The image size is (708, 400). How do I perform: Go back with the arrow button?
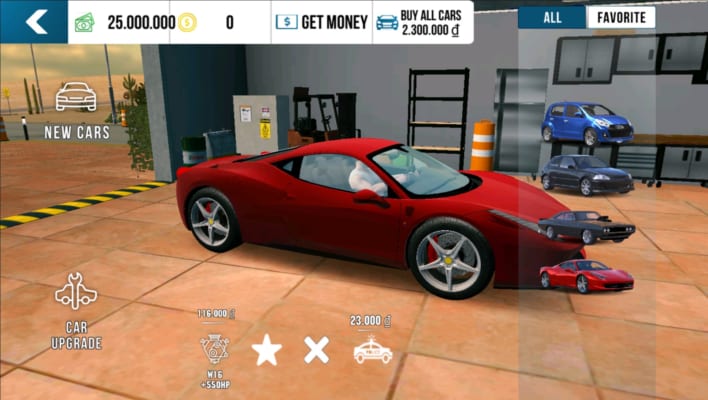pyautogui.click(x=35, y=21)
